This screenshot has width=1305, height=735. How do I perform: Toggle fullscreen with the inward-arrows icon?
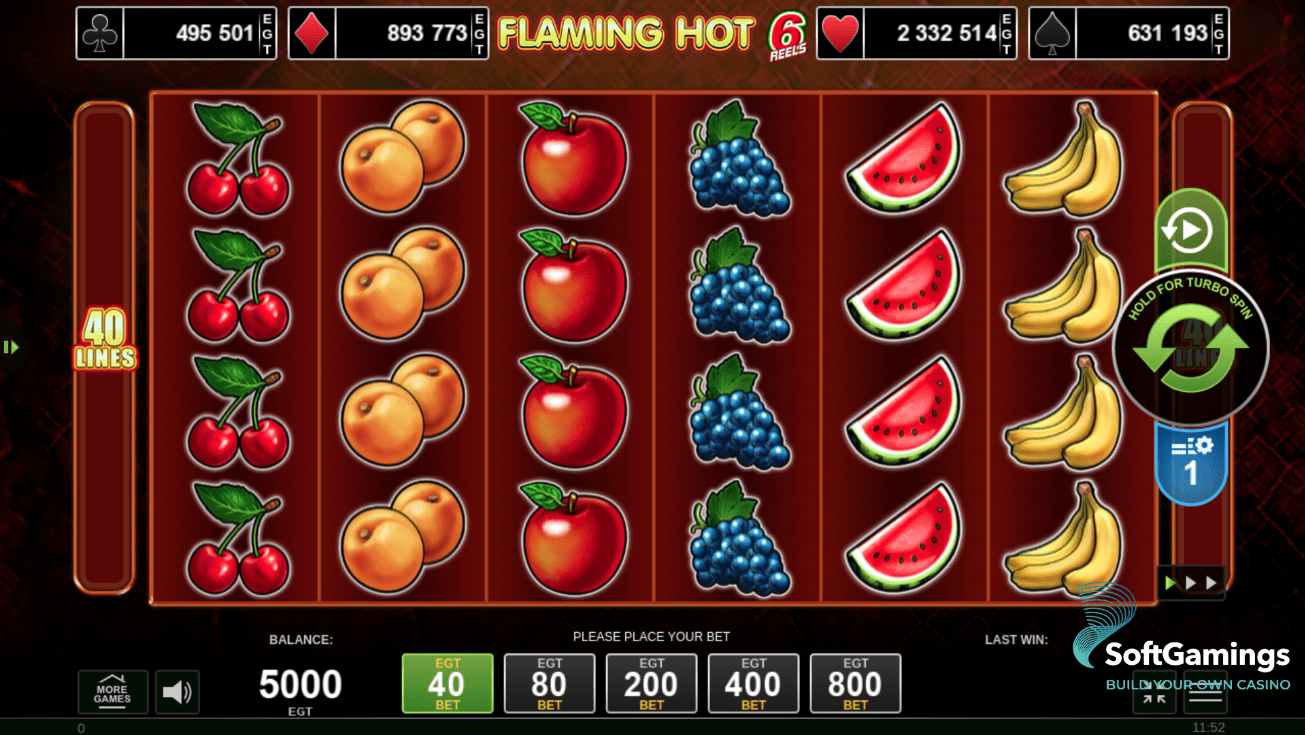[x=1154, y=697]
